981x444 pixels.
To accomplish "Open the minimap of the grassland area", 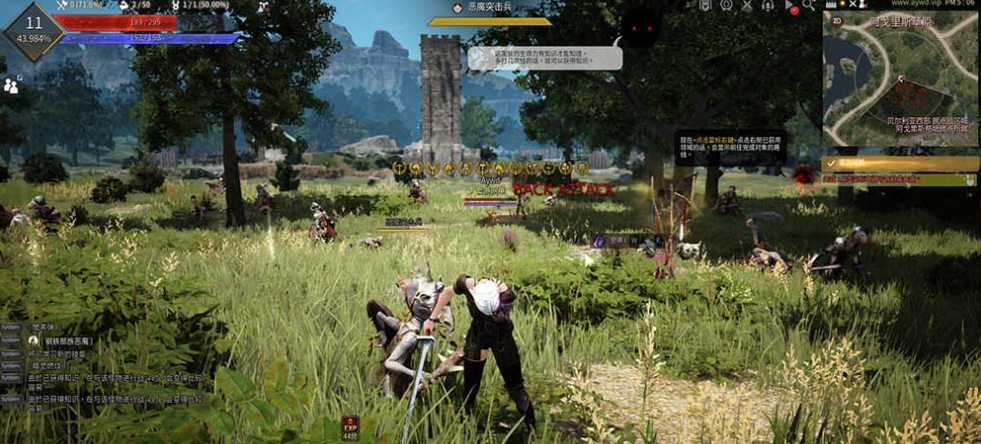I will pyautogui.click(x=900, y=80).
